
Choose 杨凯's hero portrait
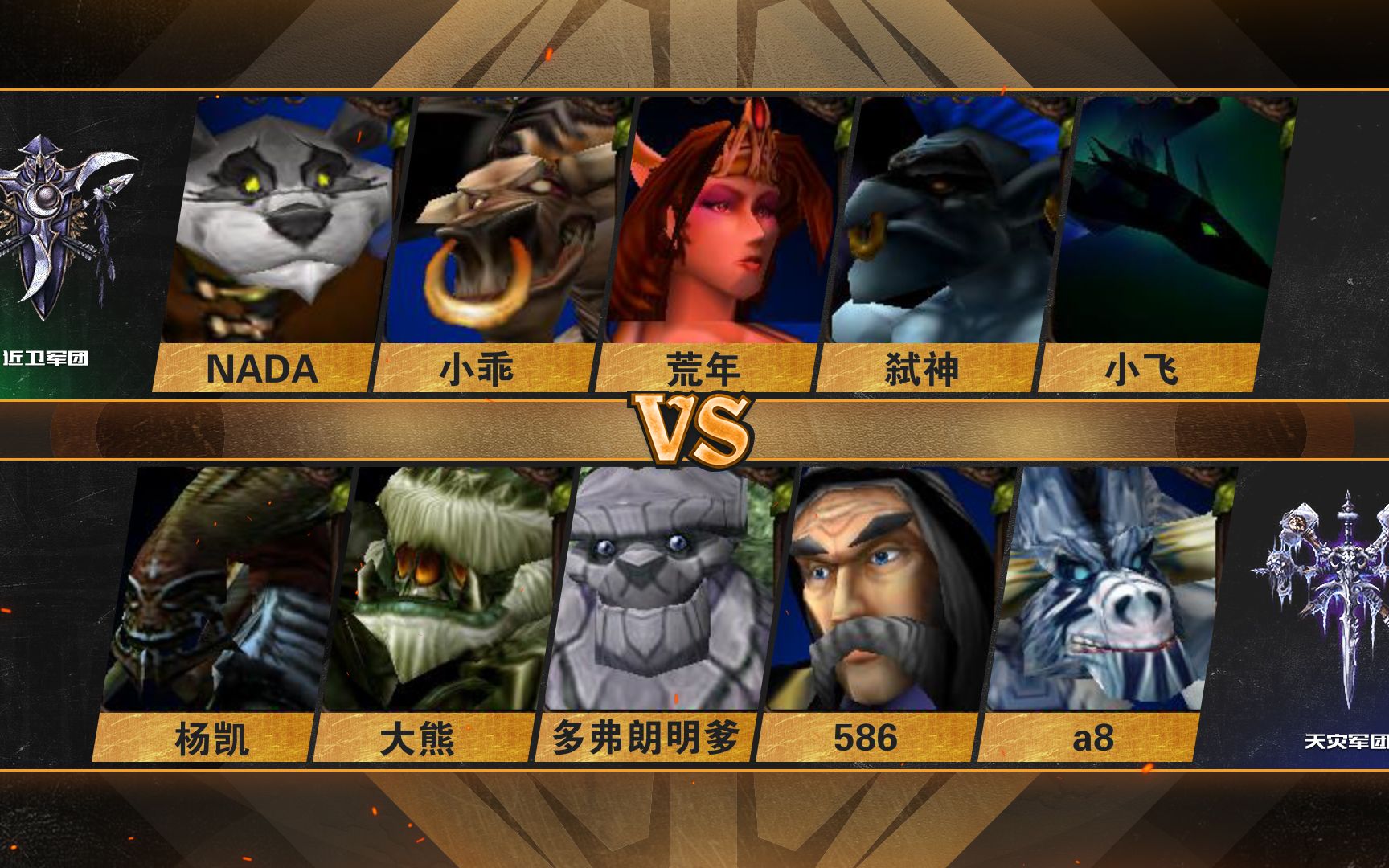pyautogui.click(x=225, y=591)
